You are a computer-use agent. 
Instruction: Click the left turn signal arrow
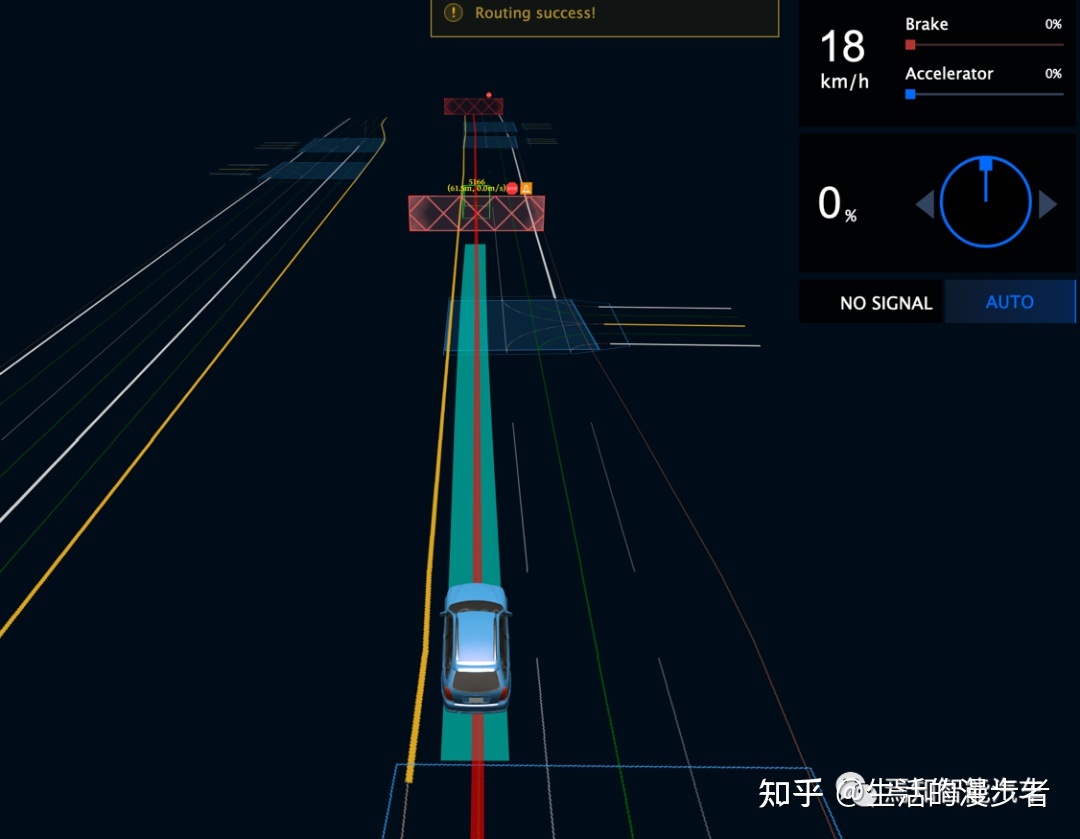pyautogui.click(x=925, y=205)
